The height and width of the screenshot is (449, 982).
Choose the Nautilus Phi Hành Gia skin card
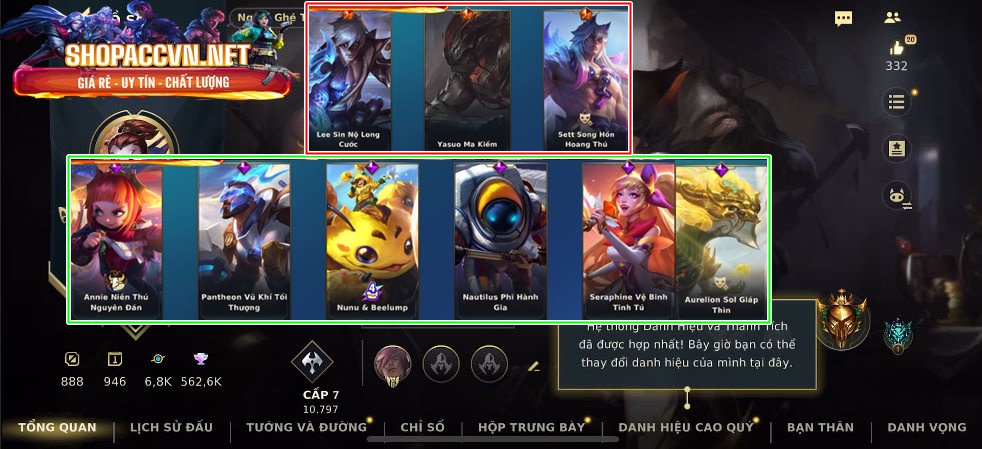[x=500, y=240]
